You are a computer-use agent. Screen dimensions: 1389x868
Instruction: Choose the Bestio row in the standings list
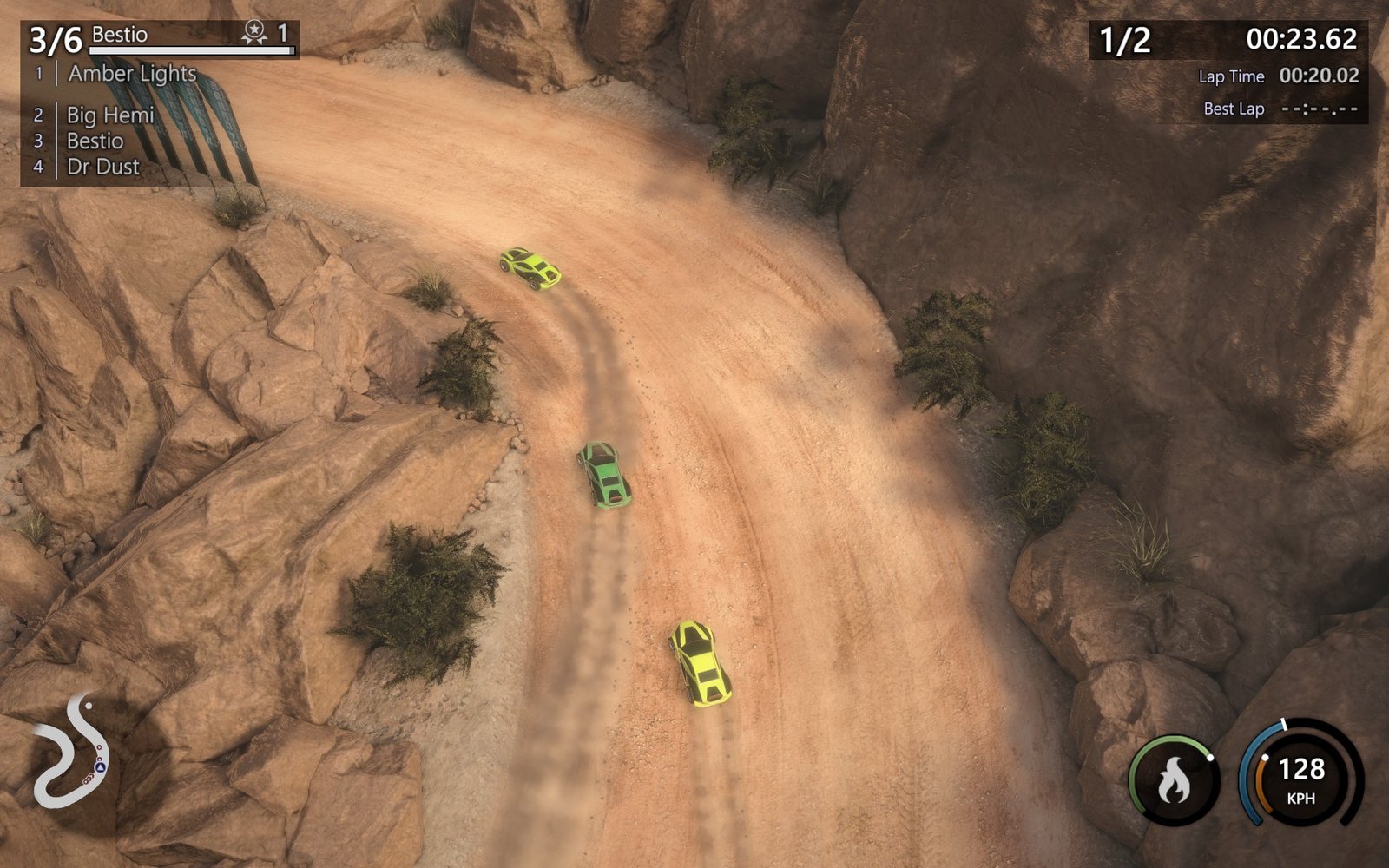pos(95,141)
